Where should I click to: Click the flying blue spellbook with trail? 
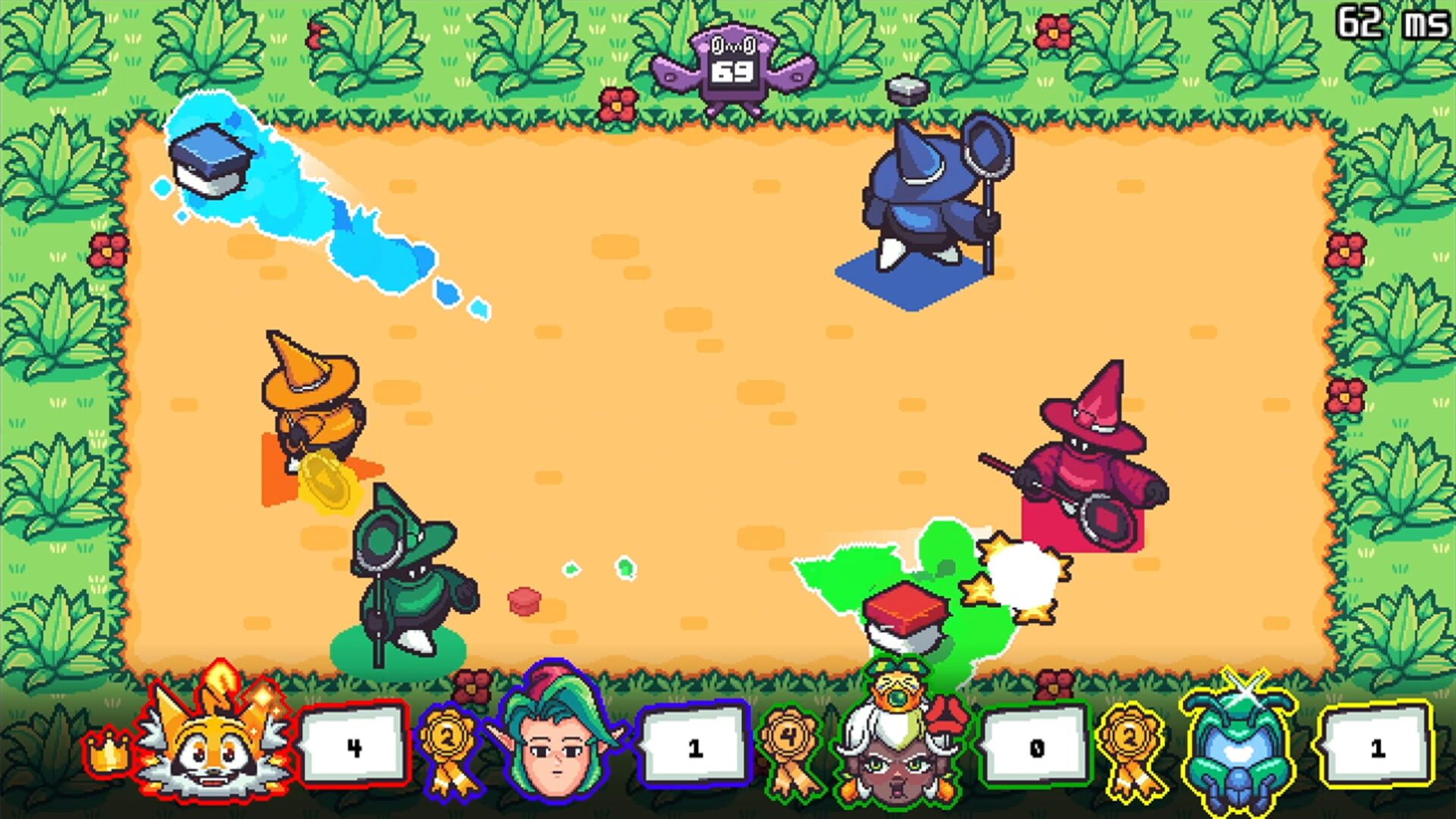[212, 159]
